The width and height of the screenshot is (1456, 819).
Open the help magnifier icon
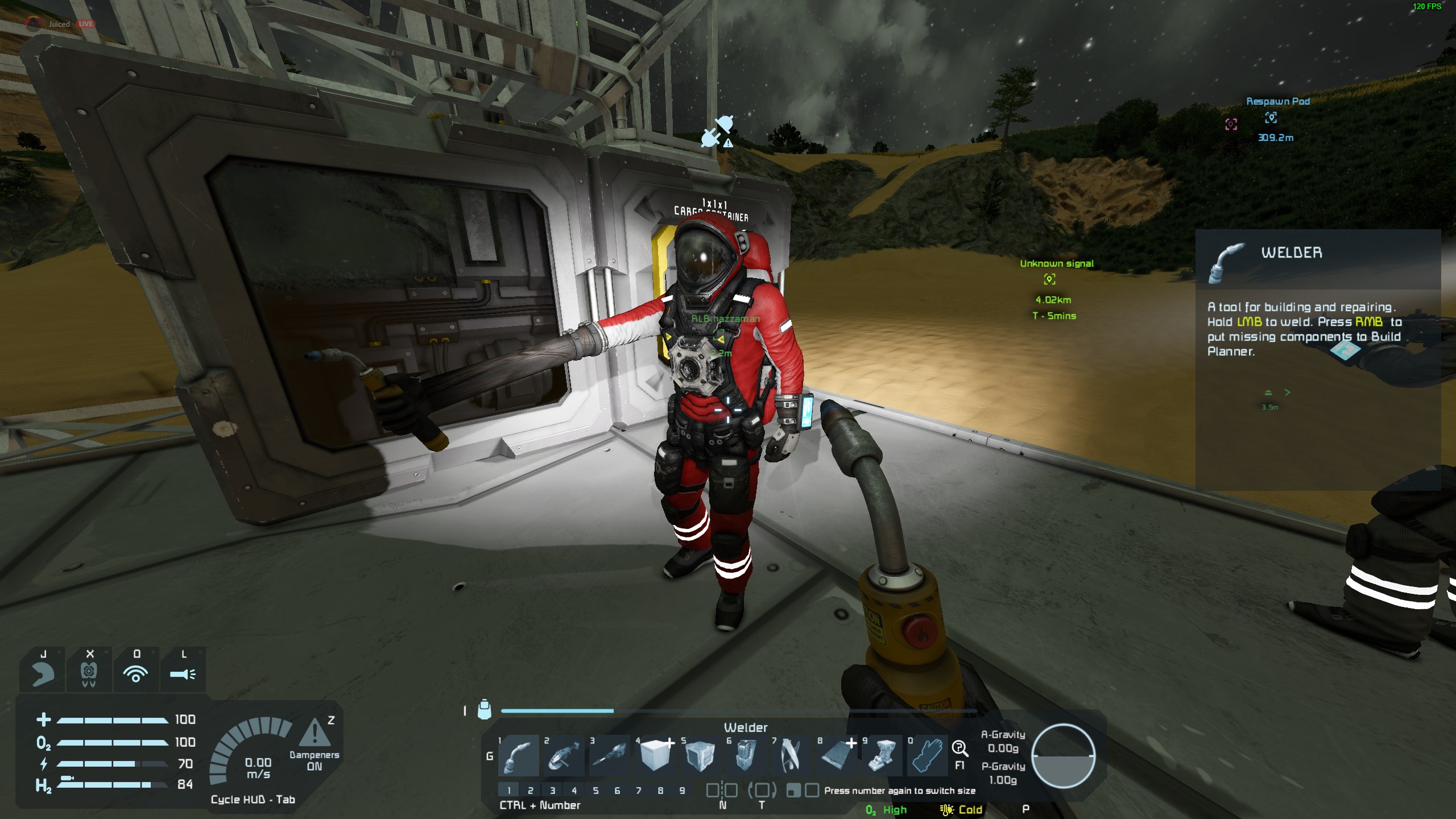pyautogui.click(x=959, y=748)
